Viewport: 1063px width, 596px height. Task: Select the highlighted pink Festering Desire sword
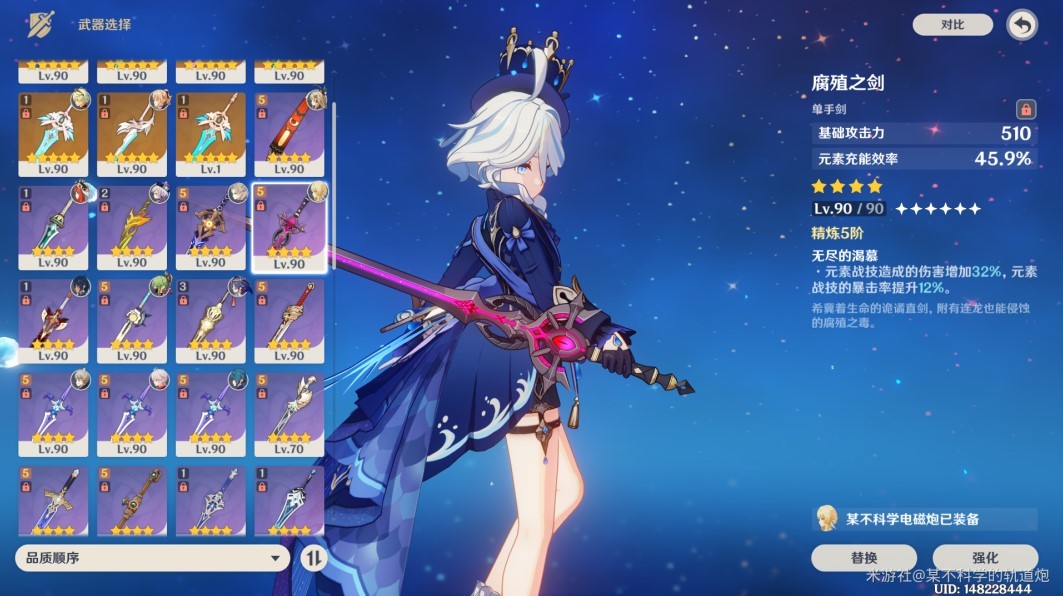point(289,227)
